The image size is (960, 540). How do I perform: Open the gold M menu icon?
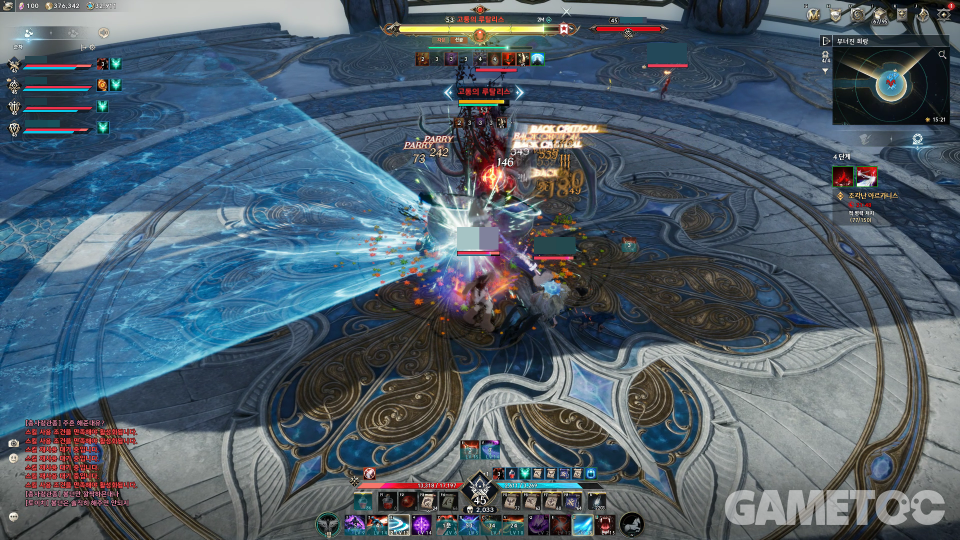pos(814,15)
